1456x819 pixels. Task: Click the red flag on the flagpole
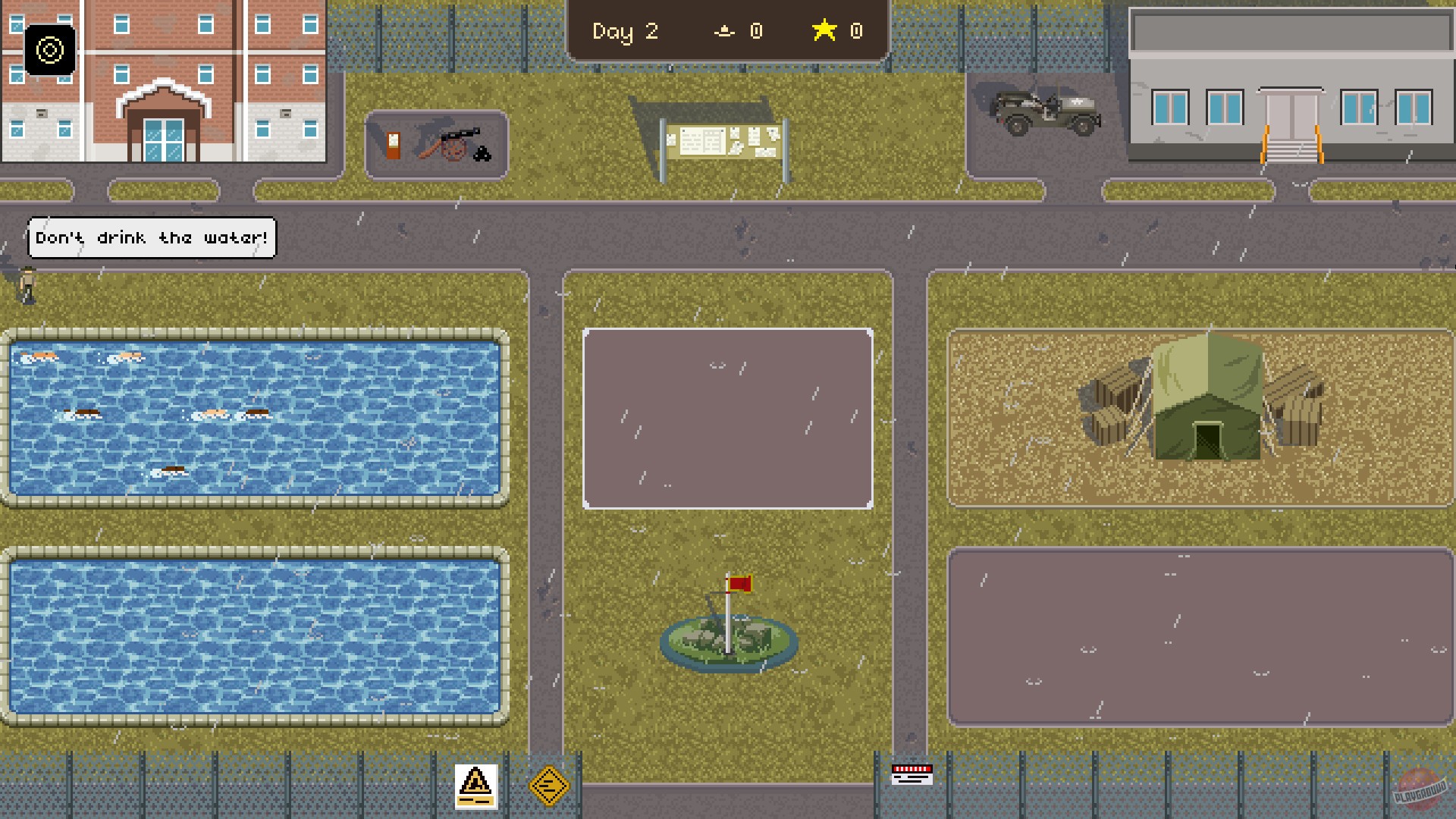[742, 585]
